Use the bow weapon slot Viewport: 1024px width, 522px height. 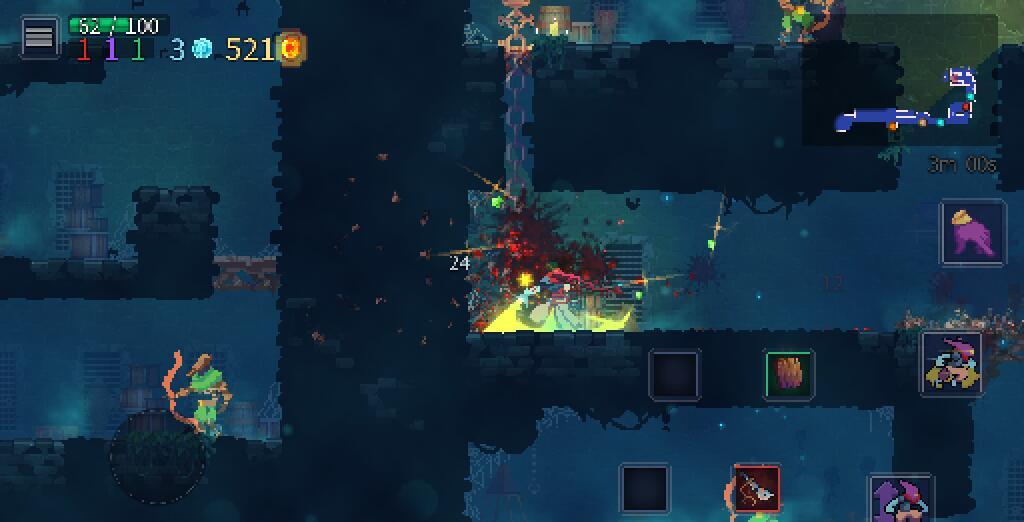756,490
